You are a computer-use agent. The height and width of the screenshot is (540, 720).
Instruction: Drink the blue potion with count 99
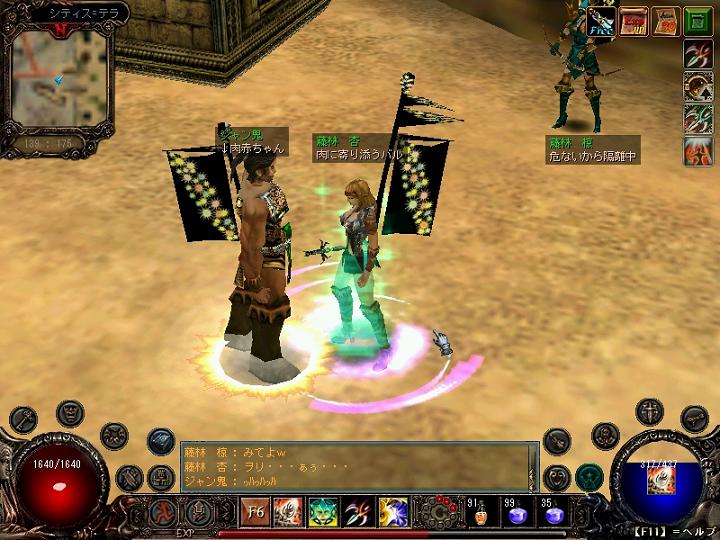click(516, 514)
